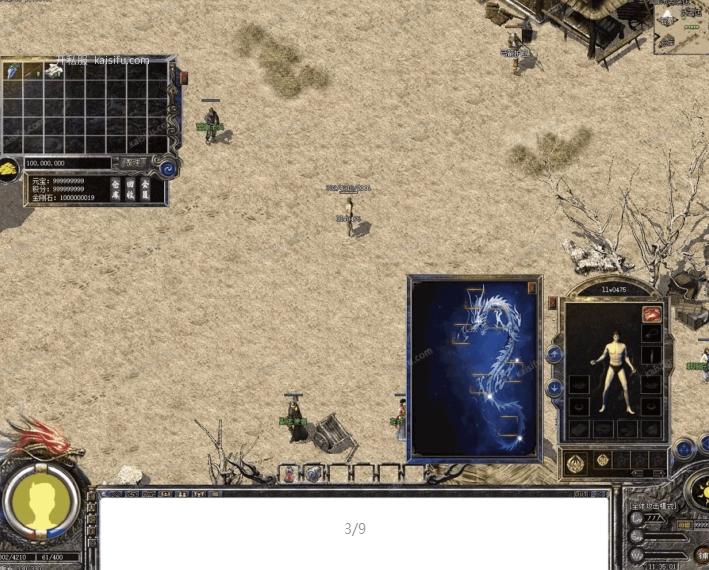709x570 pixels.
Task: Select the red item in the top equipment slot
Action: pos(651,314)
